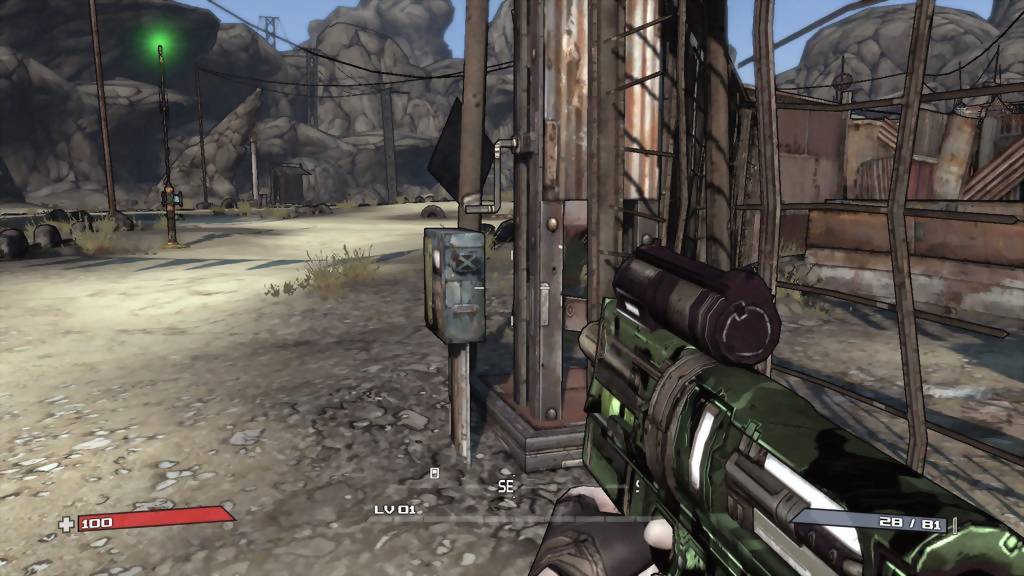1024x576 pixels.
Task: Select the waypoint marker on the compass
Action: pyautogui.click(x=435, y=473)
